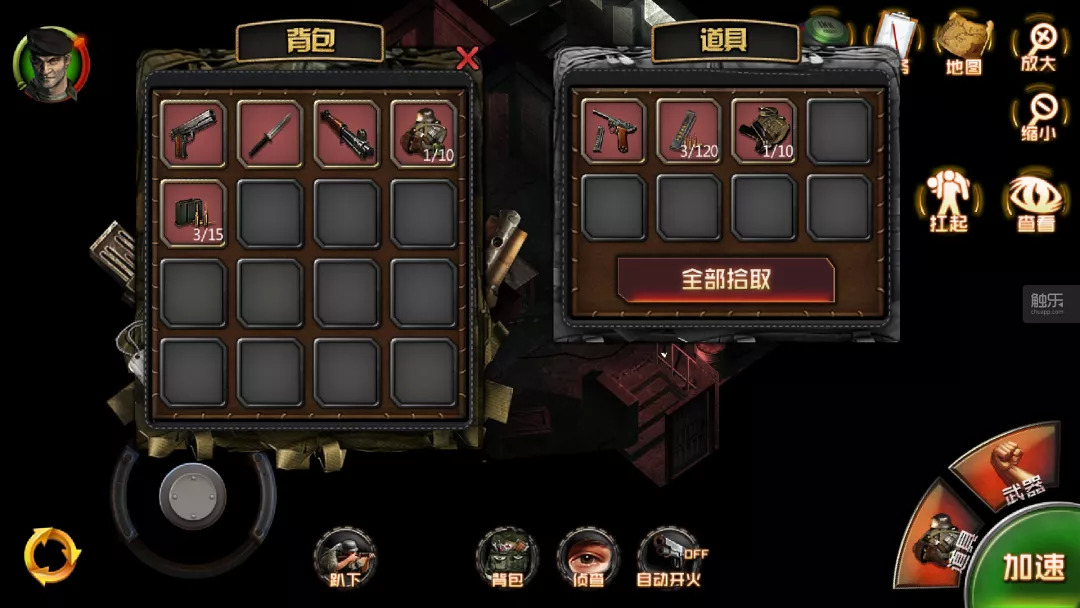Zoom out with the 缩小 button
The width and height of the screenshot is (1080, 608).
[1039, 117]
